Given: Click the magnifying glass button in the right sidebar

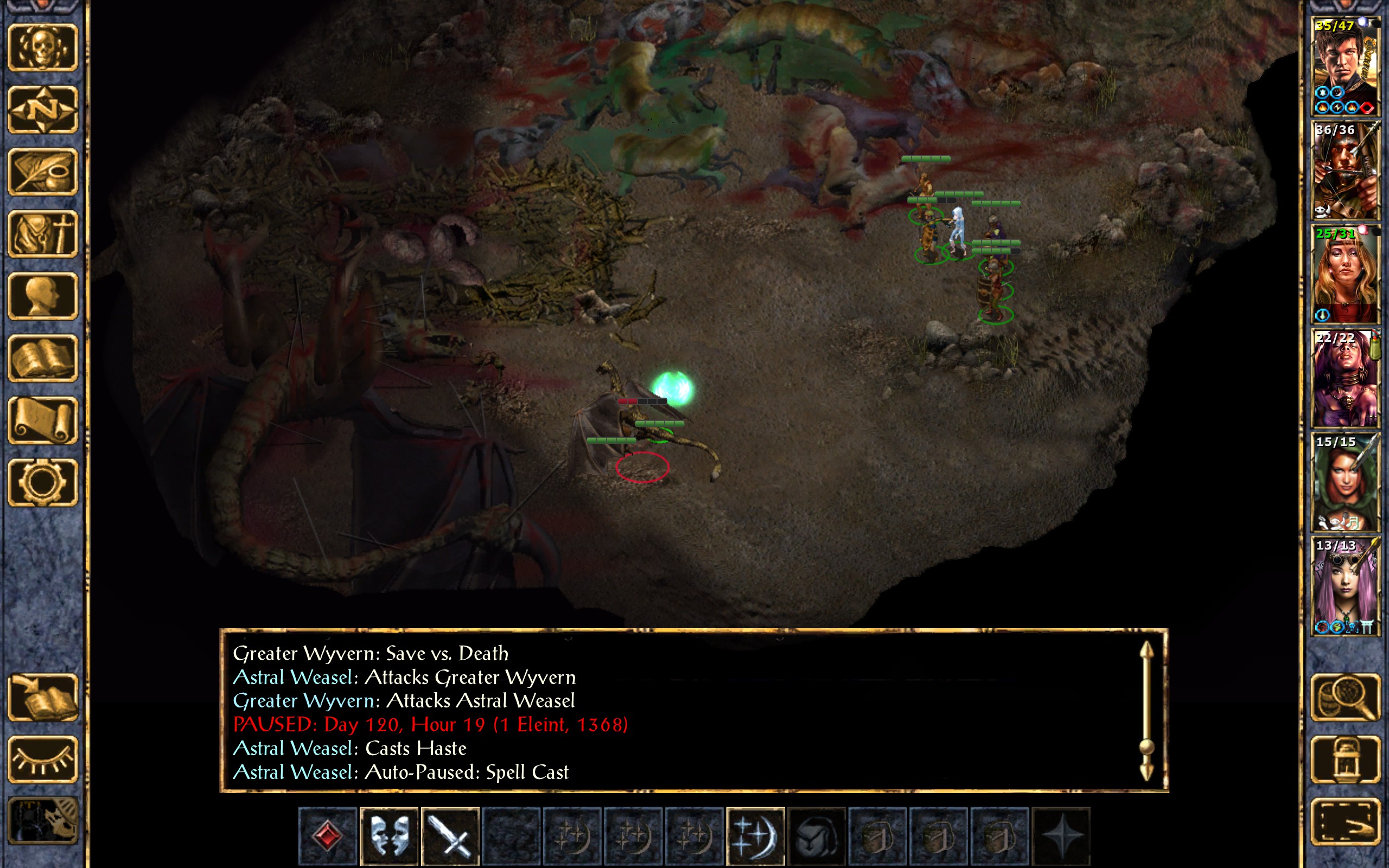Looking at the screenshot, I should point(1345,698).
